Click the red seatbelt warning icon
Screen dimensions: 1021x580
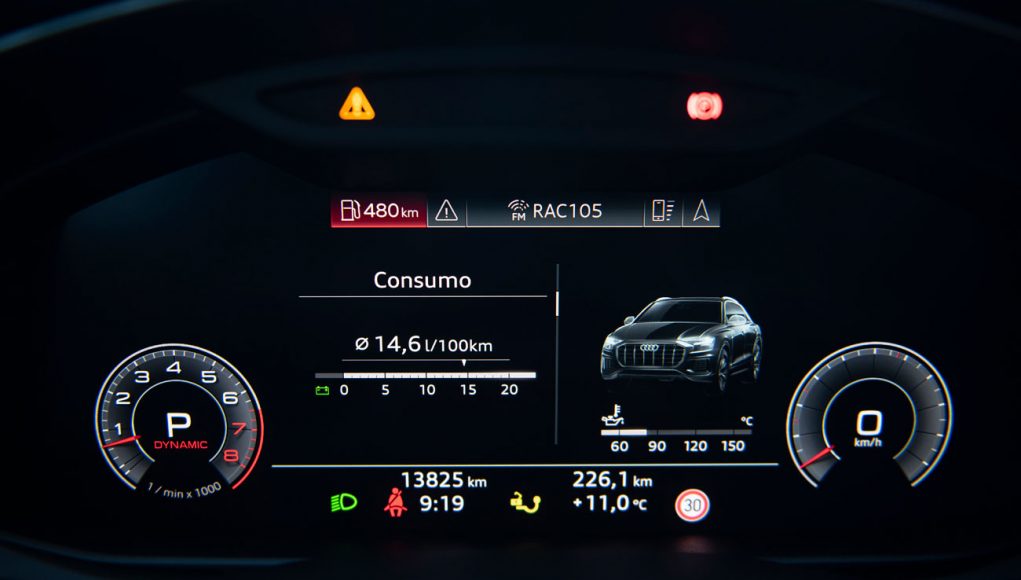395,503
